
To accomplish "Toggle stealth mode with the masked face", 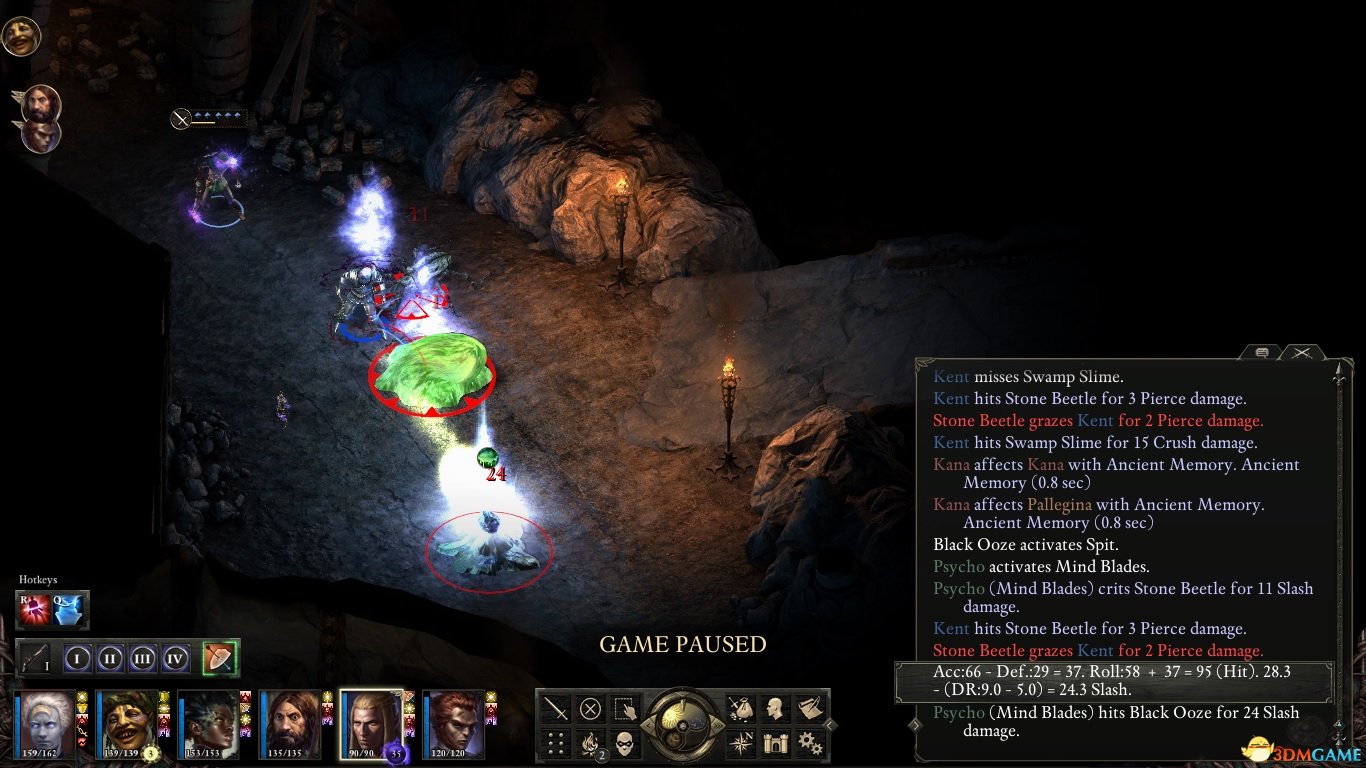I will (x=624, y=743).
